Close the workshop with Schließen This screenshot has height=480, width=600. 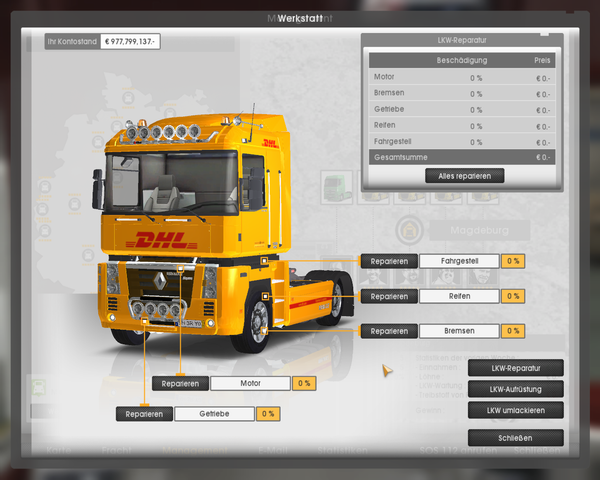515,438
